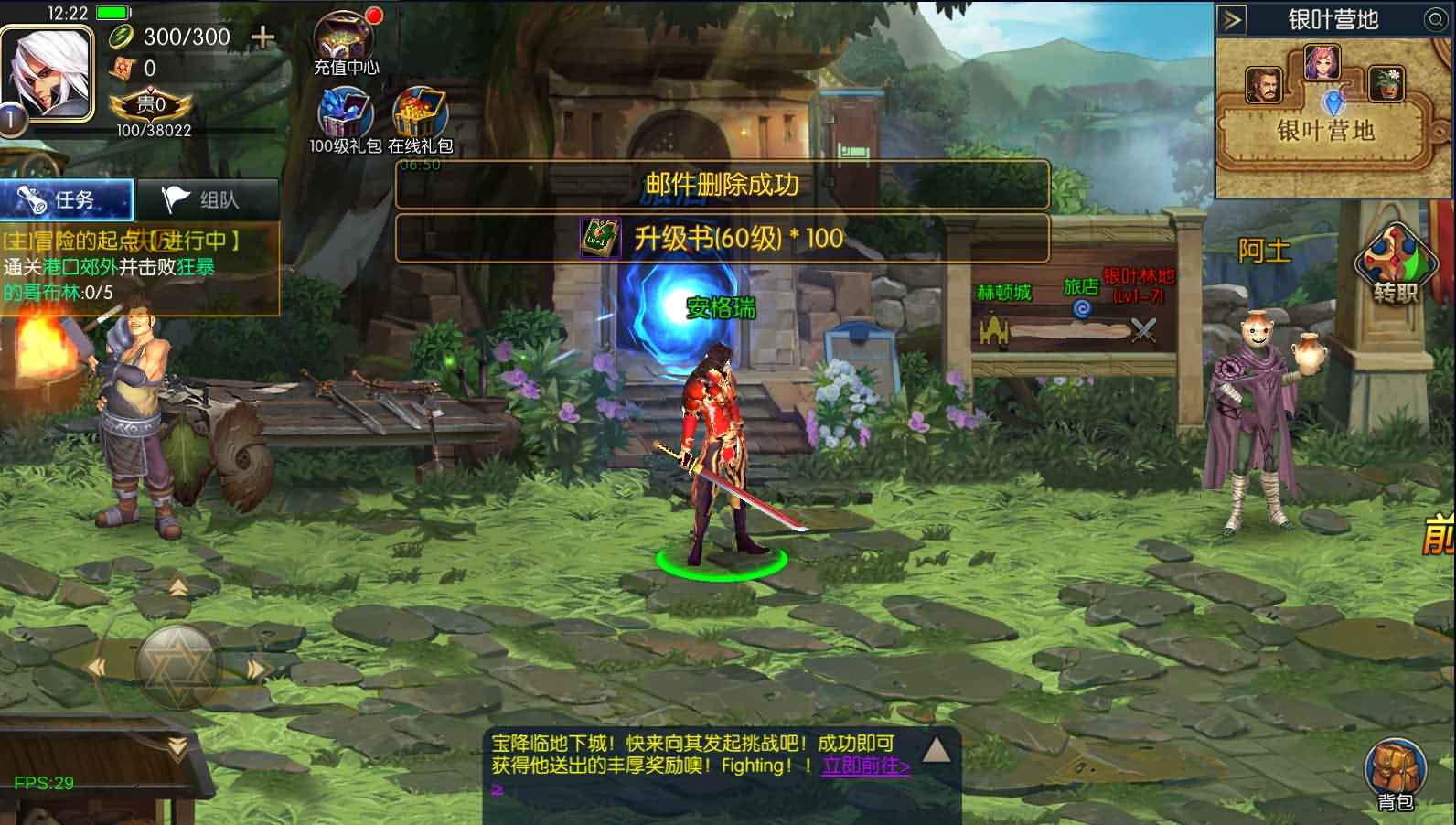Select the bearded NPC marker on minimap

[1264, 85]
